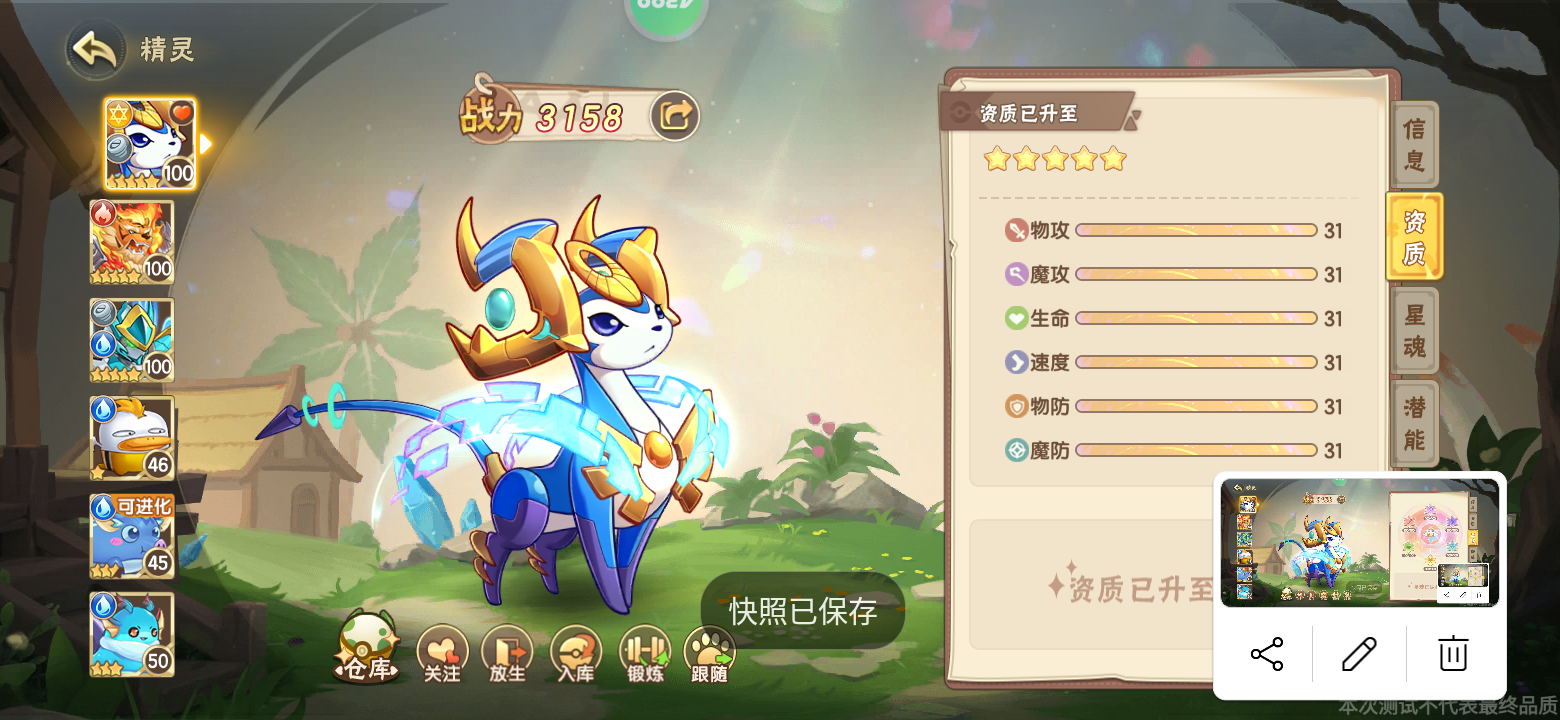This screenshot has width=1560, height=720.
Task: Tap the pencil icon to edit the screenshot
Action: (1360, 652)
